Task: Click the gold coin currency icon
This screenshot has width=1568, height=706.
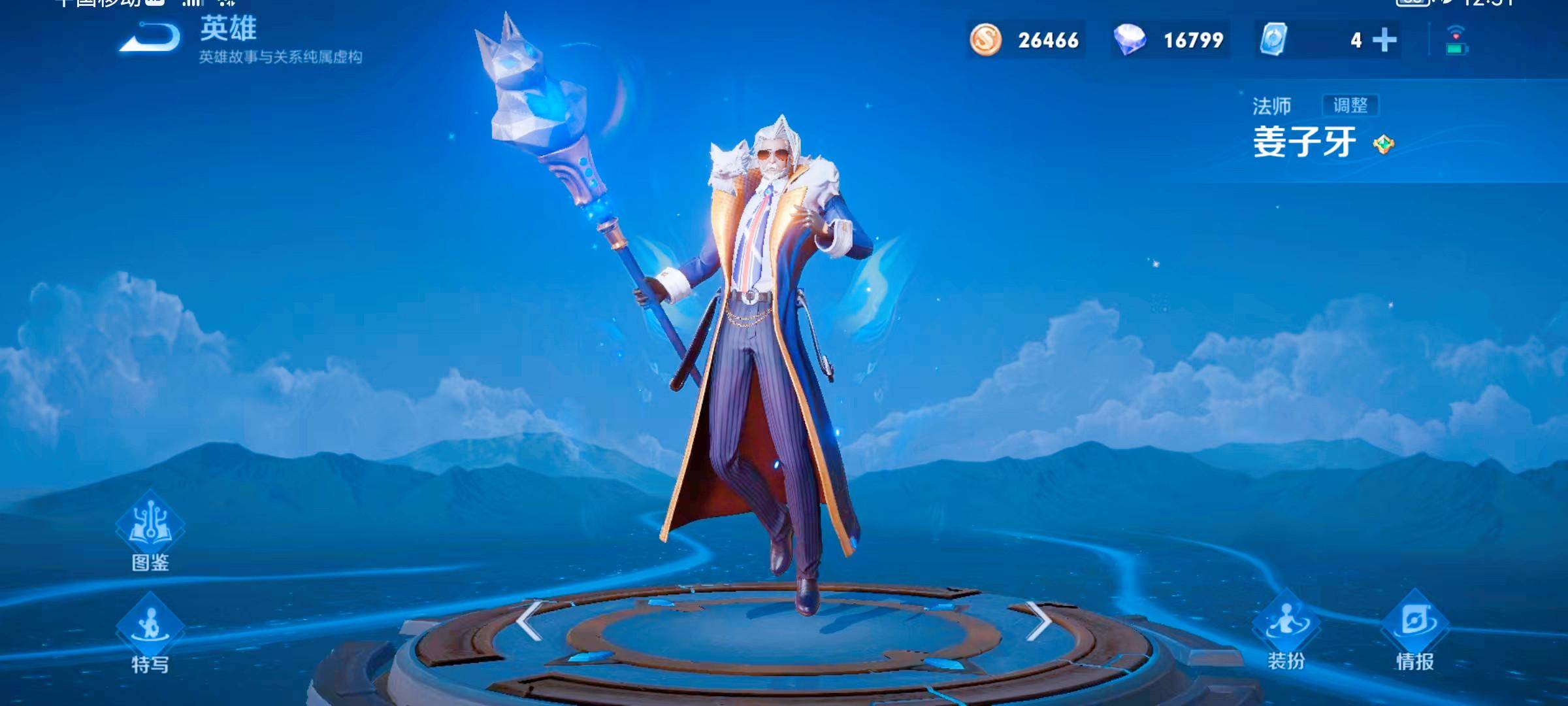Action: [x=985, y=40]
